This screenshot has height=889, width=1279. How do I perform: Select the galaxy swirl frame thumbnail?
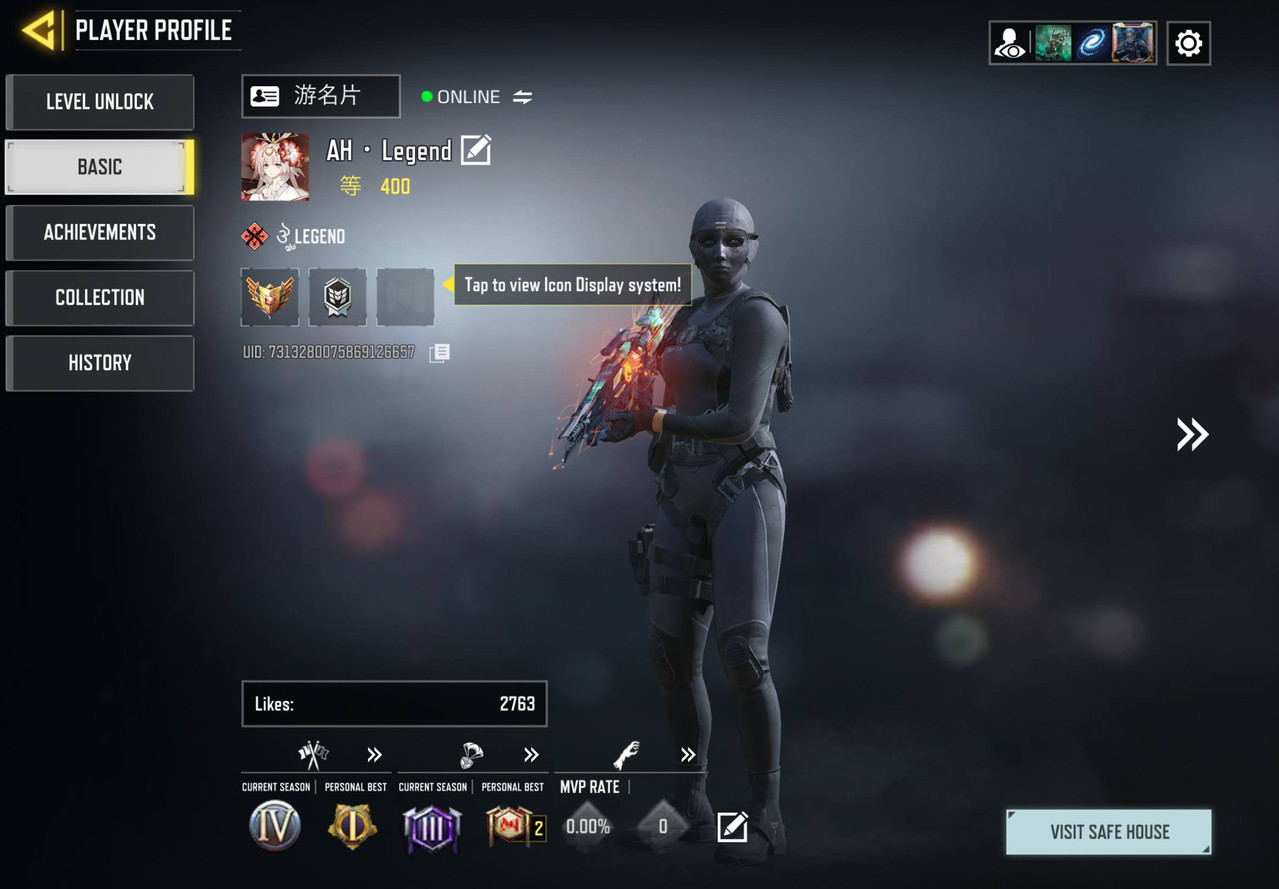pyautogui.click(x=1093, y=44)
